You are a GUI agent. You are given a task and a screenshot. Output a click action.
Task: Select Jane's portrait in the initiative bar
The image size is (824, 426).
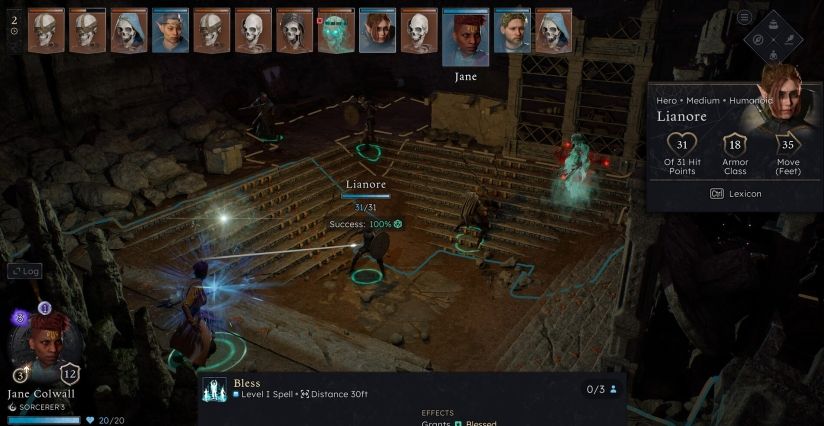465,38
